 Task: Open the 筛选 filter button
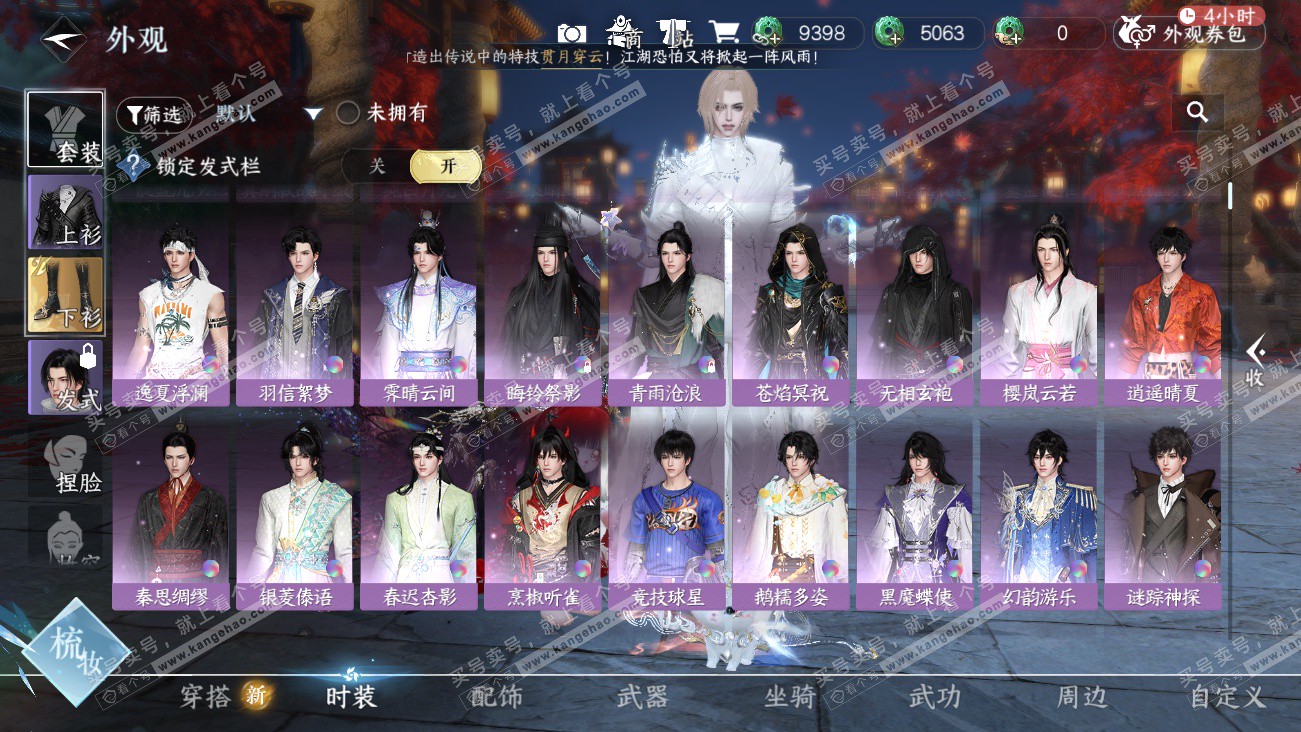pyautogui.click(x=152, y=115)
